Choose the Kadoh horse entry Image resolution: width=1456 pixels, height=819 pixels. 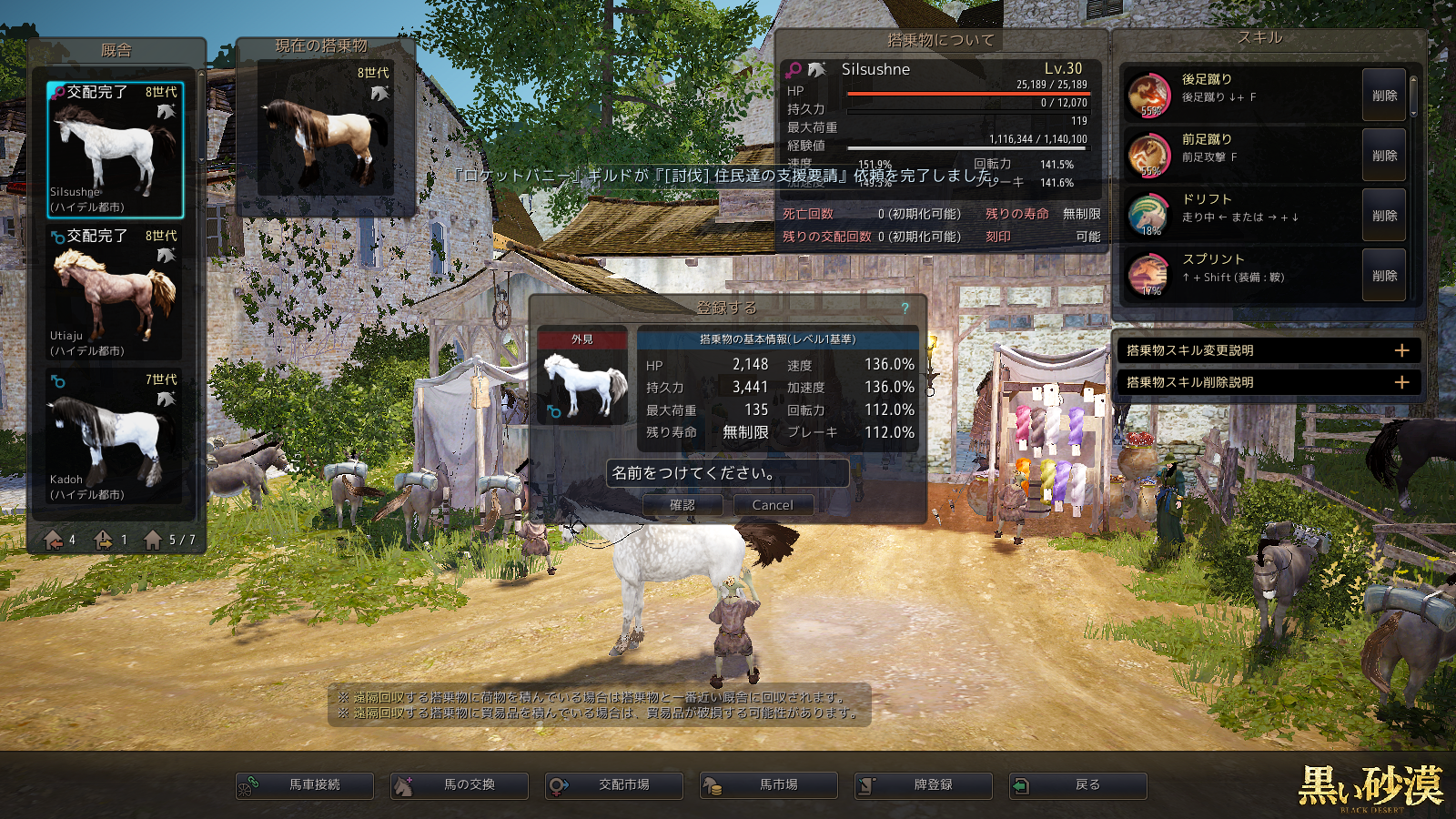point(115,437)
